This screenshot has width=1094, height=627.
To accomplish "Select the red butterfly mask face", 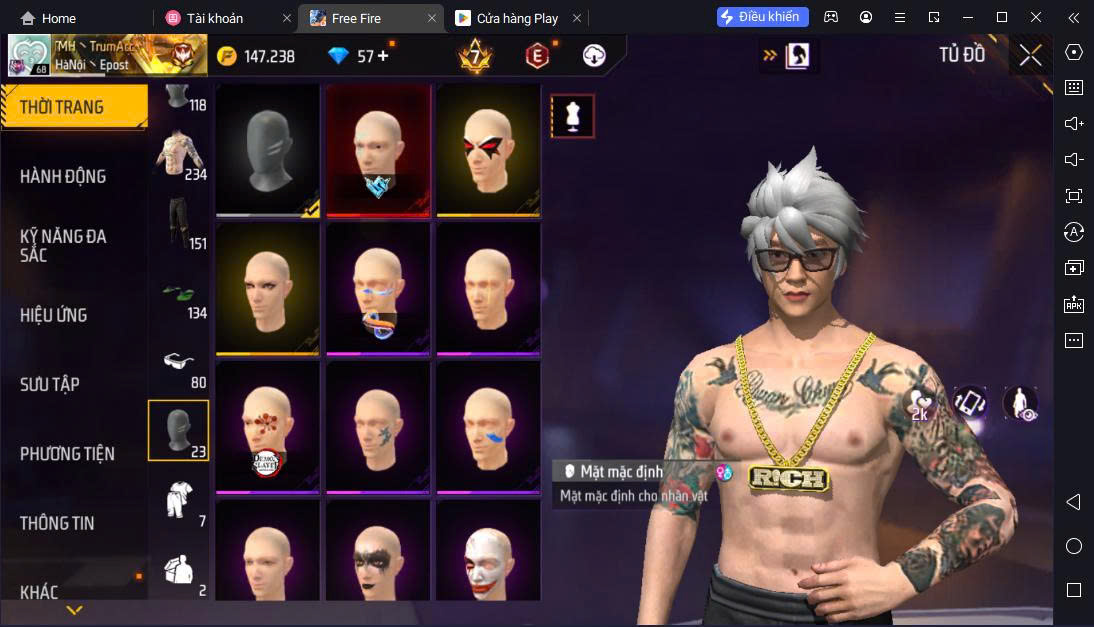I will click(x=488, y=149).
